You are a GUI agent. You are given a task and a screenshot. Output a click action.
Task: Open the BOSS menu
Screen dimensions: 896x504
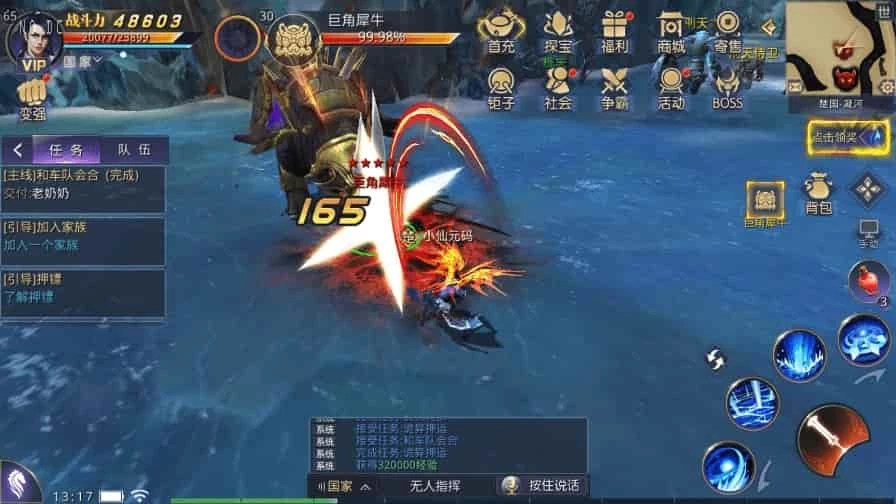[x=727, y=86]
